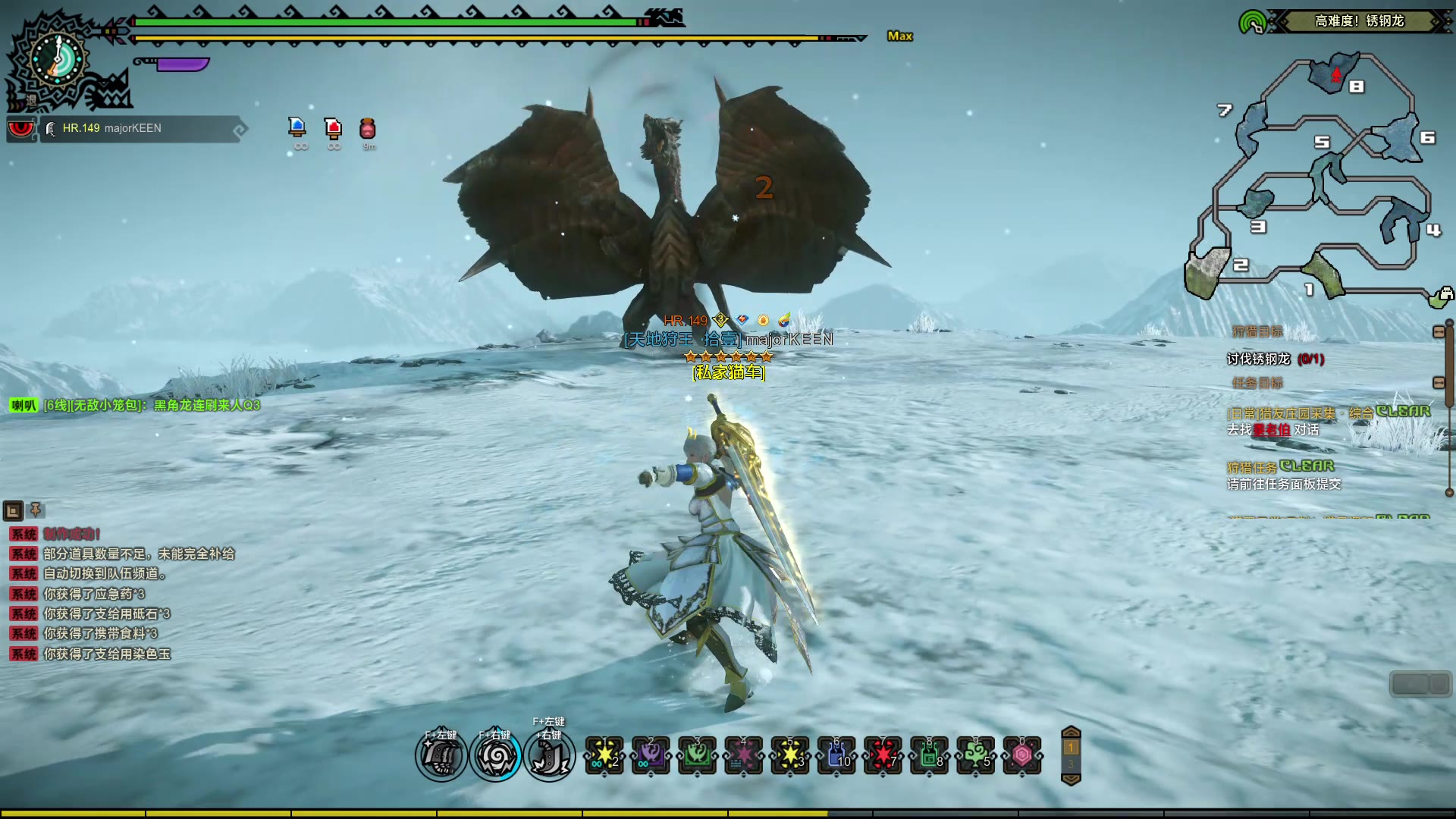Switch hotbar page with the up arrow
The width and height of the screenshot is (1456, 819).
(x=1071, y=732)
